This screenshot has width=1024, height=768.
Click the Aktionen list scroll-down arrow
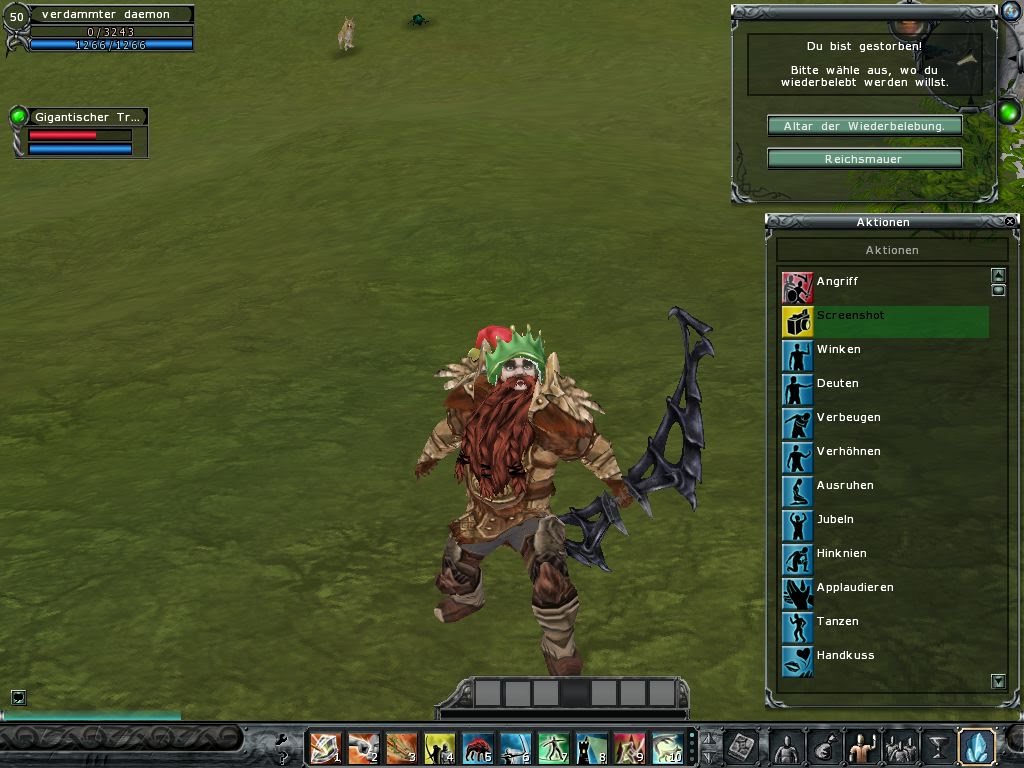tap(998, 681)
